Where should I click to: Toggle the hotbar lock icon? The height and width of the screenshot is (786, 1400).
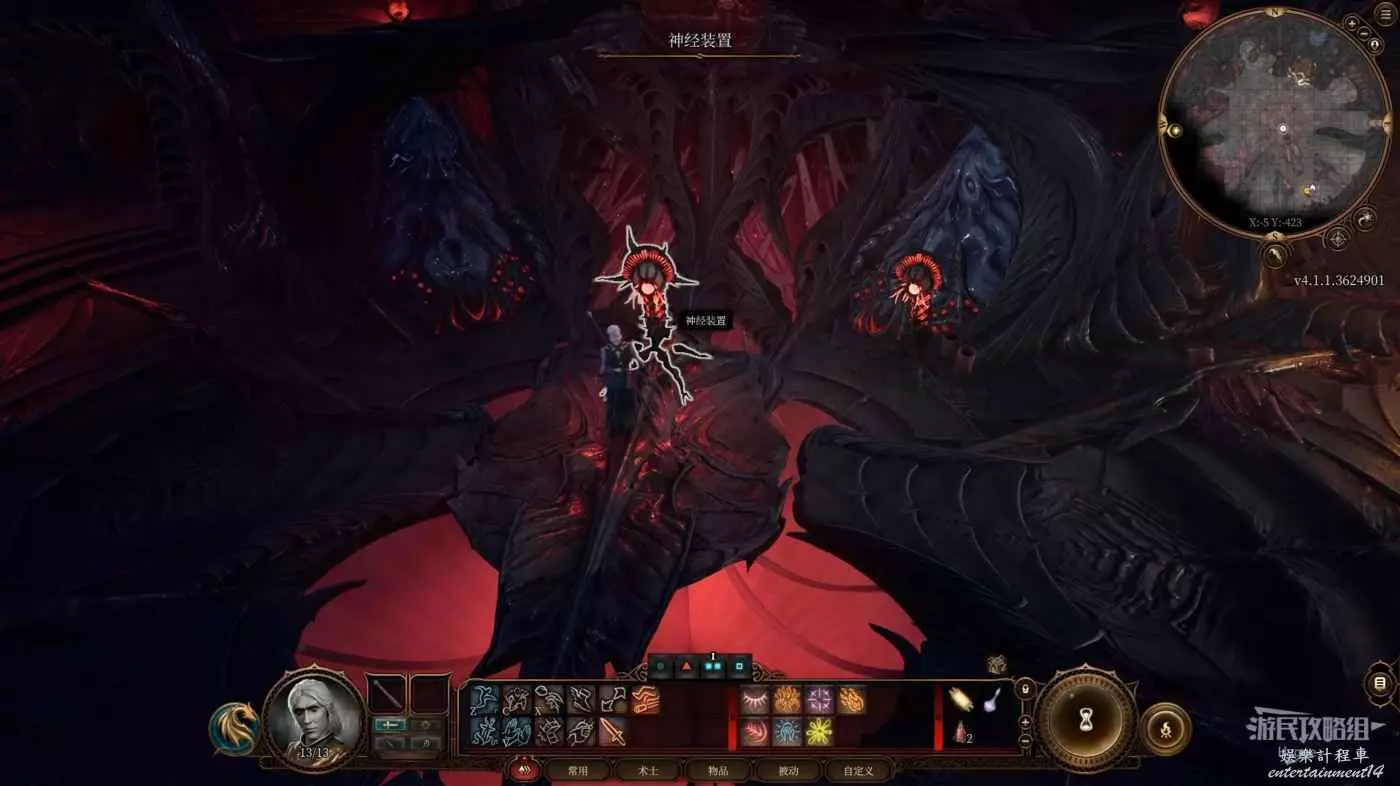tap(1024, 689)
